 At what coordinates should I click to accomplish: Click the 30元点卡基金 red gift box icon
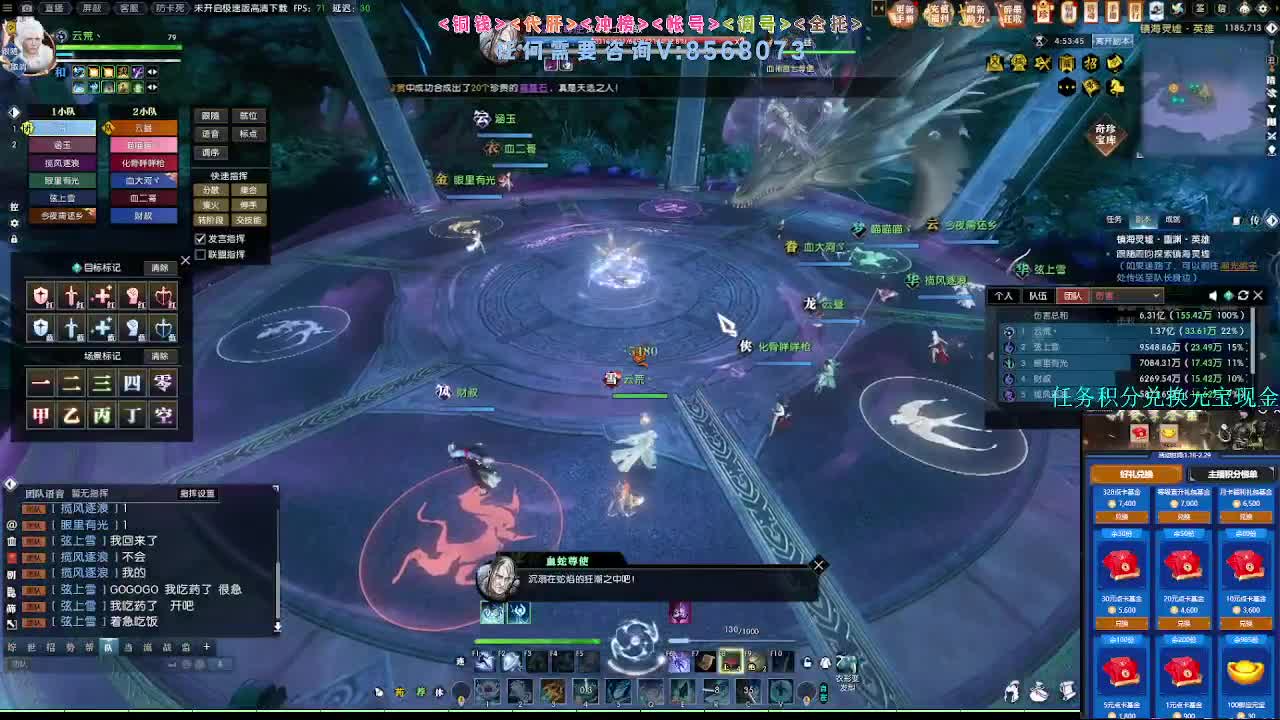tap(1121, 565)
